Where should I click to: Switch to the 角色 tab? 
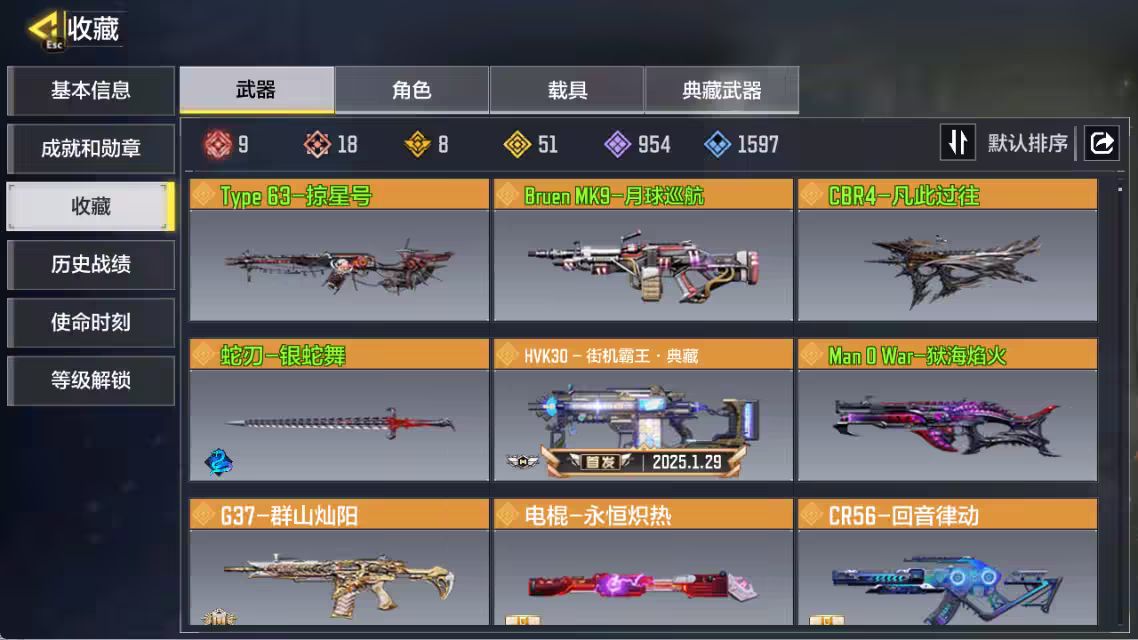coord(412,91)
